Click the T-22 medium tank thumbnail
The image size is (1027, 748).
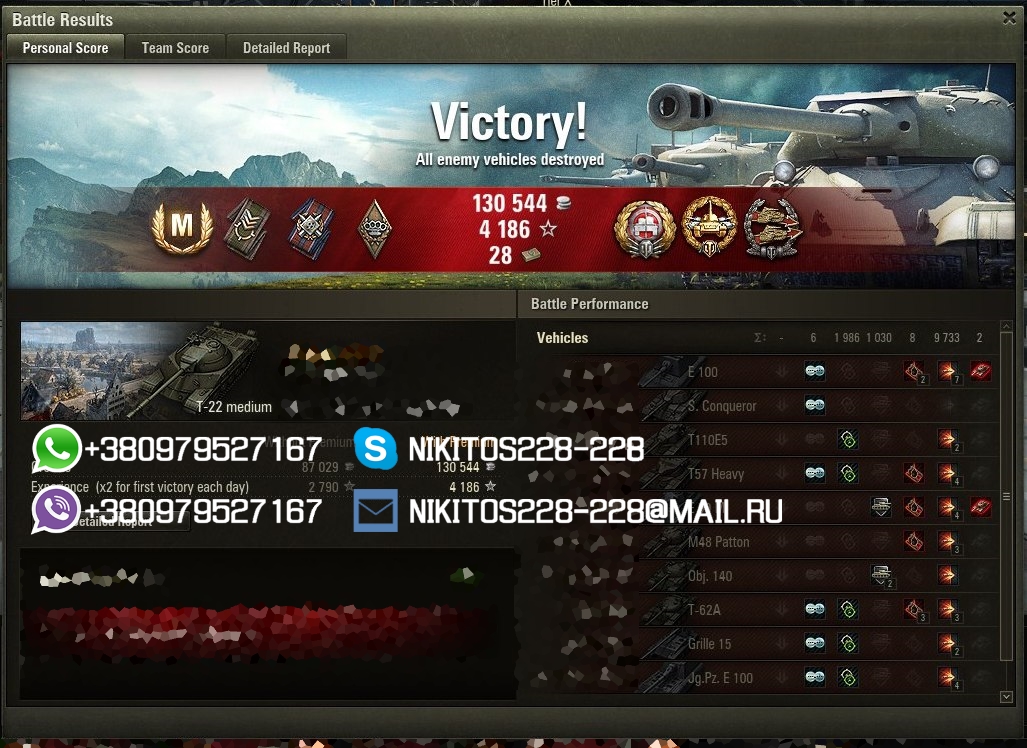click(140, 371)
